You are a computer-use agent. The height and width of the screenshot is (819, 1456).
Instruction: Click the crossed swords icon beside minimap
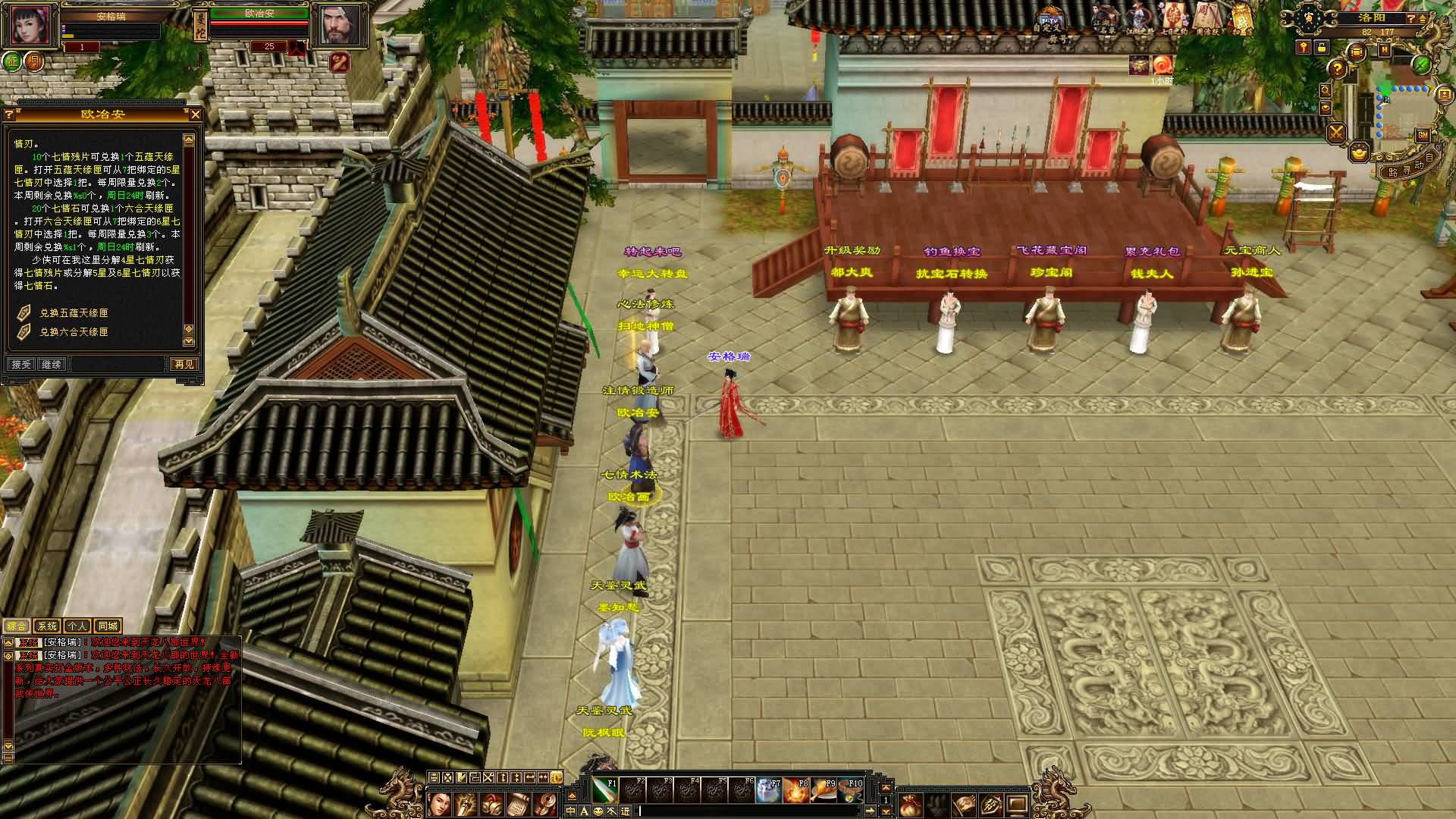pos(1336,133)
